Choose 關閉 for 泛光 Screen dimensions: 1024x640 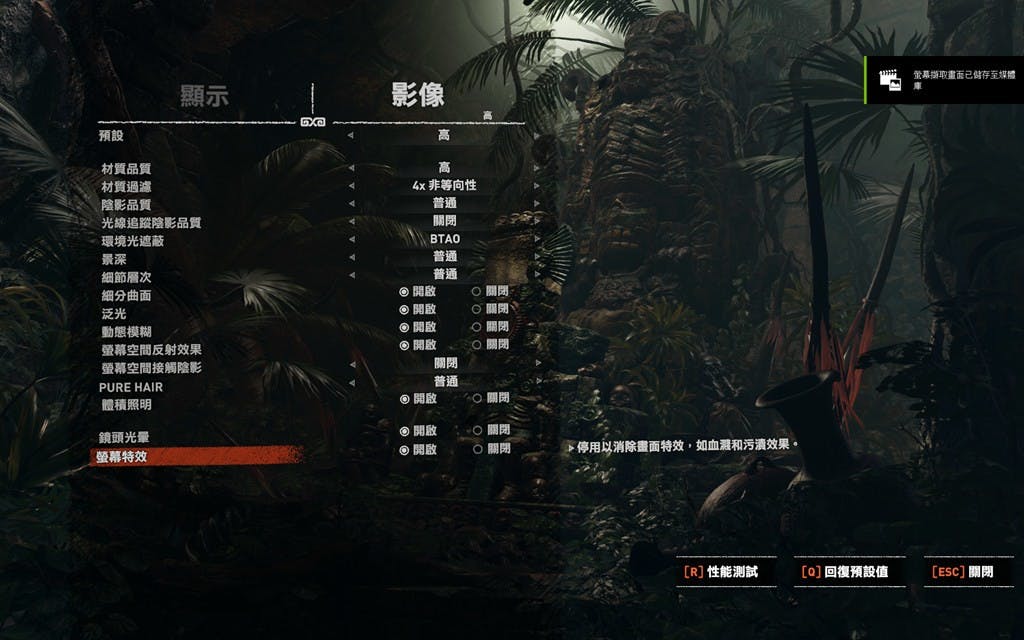[490, 310]
